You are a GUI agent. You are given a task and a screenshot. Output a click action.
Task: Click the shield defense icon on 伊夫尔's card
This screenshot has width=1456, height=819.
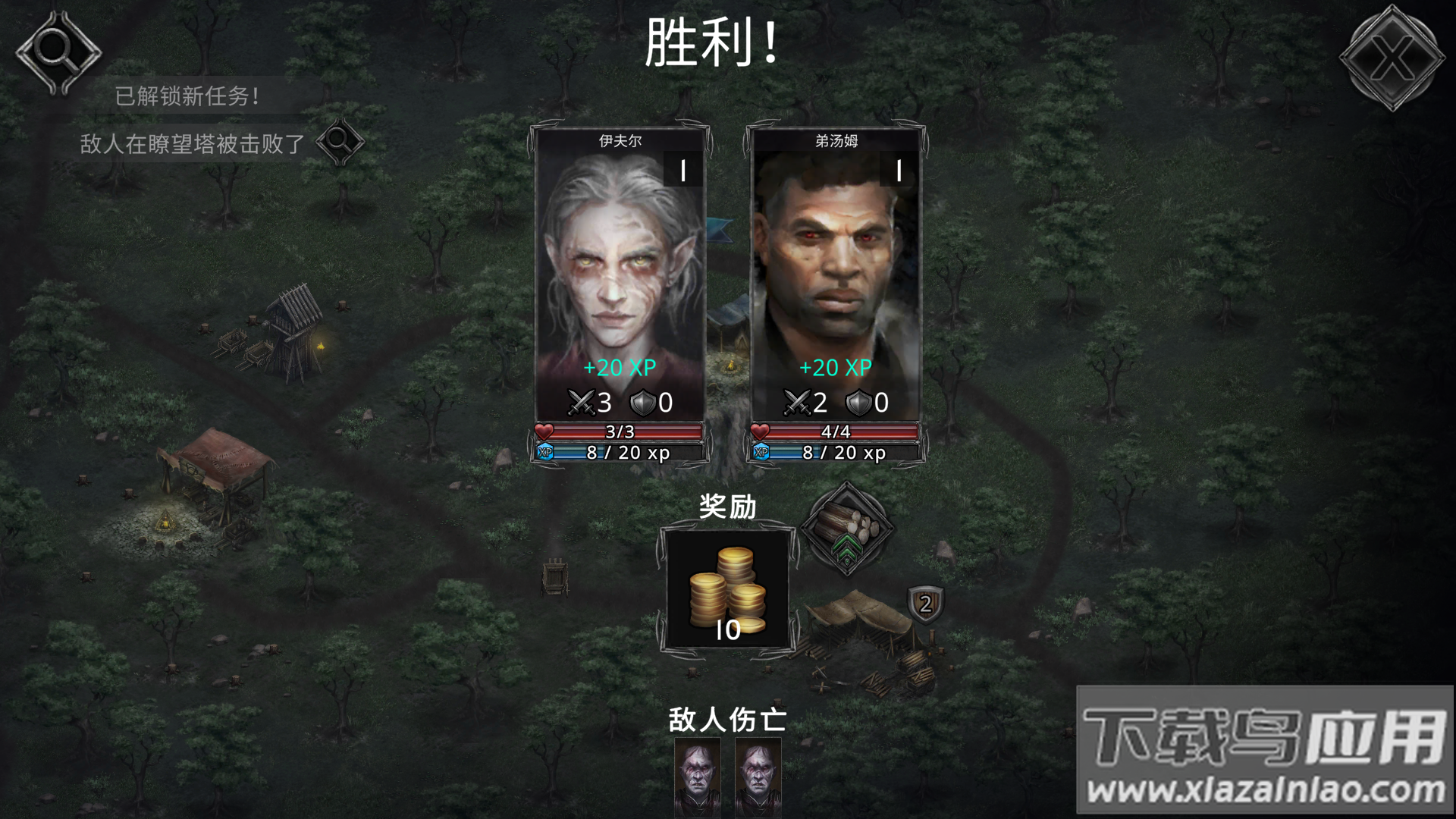(x=642, y=403)
